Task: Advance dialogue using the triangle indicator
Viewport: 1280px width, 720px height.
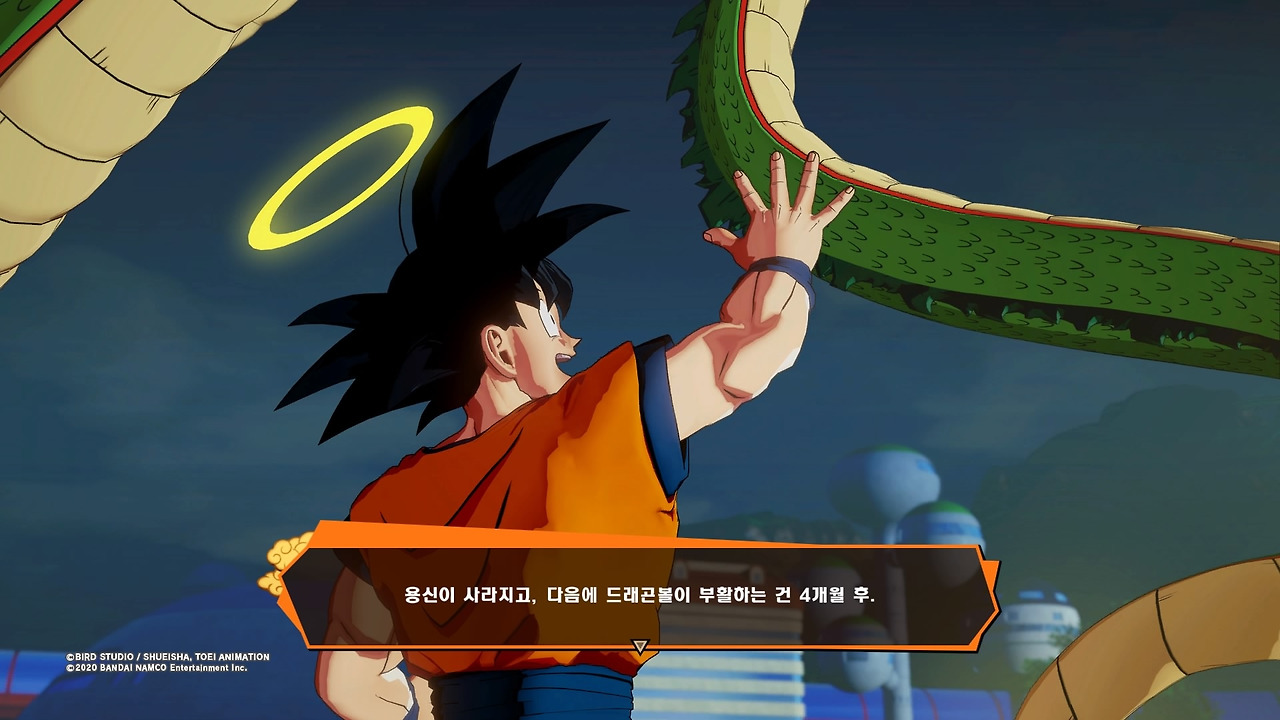Action: point(637,645)
